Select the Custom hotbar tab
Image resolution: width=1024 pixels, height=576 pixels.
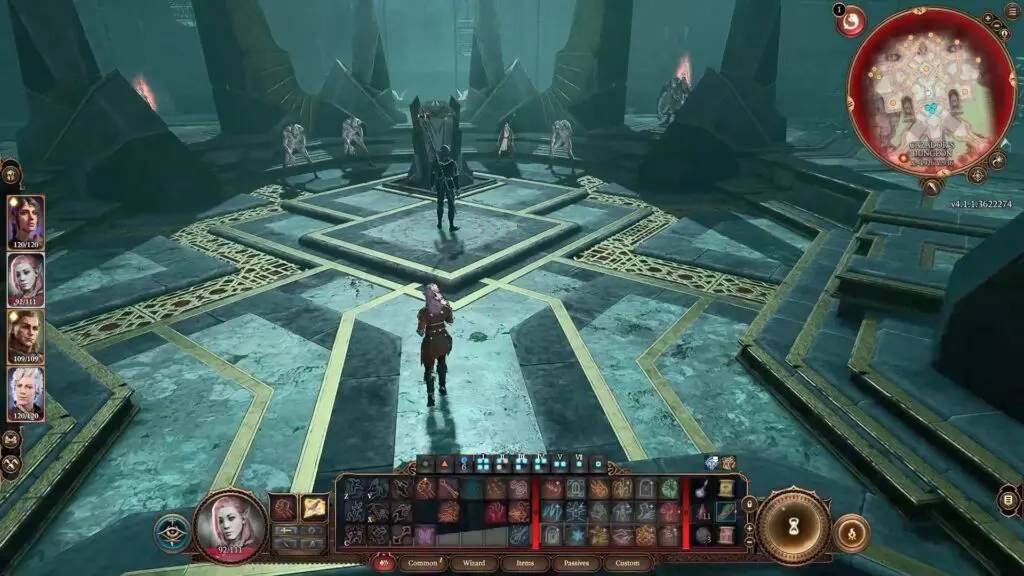[x=627, y=563]
